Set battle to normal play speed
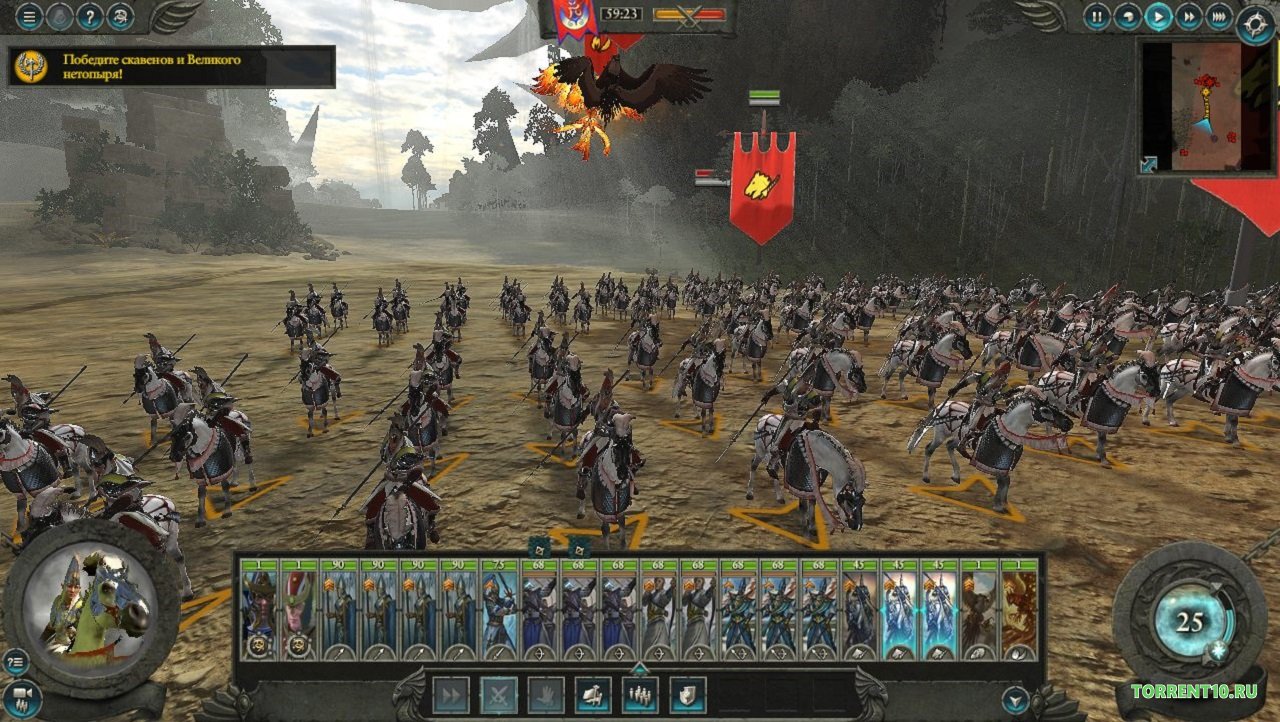The height and width of the screenshot is (722, 1280). [1158, 16]
